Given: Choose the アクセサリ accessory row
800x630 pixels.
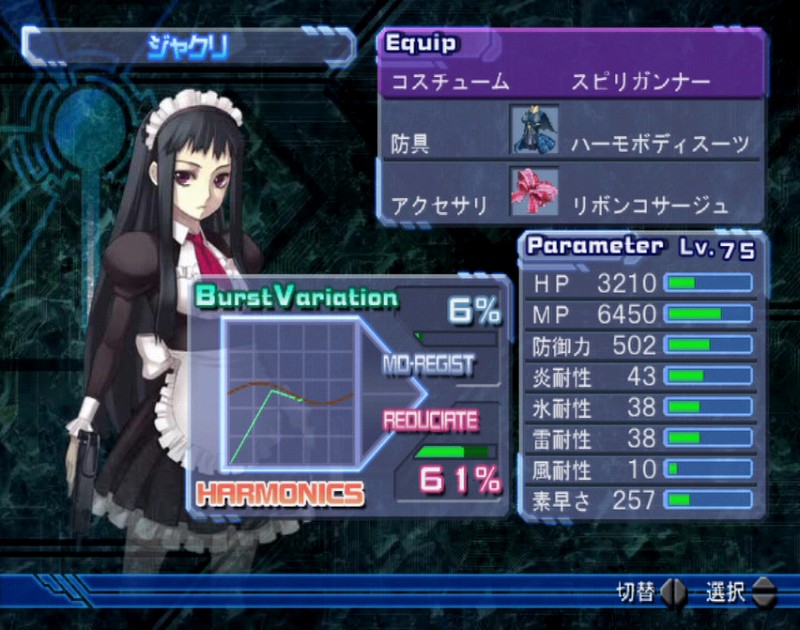Looking at the screenshot, I should pos(570,205).
